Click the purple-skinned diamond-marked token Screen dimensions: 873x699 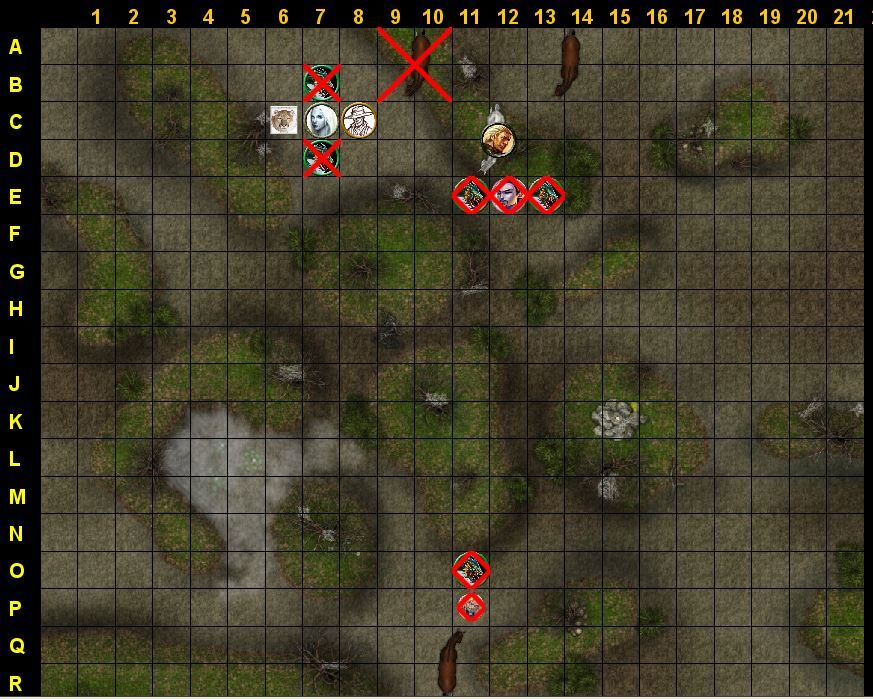pyautogui.click(x=508, y=195)
